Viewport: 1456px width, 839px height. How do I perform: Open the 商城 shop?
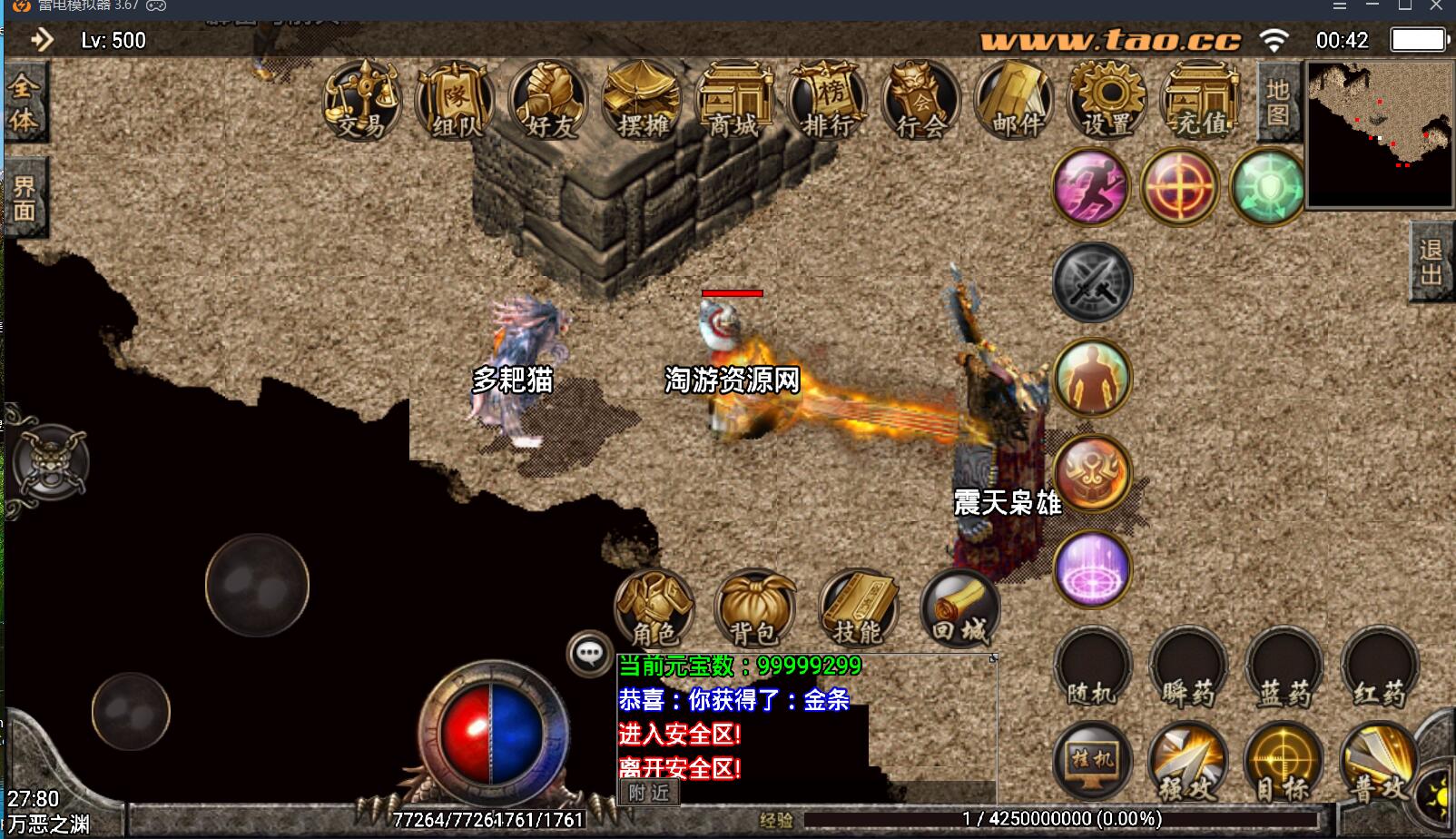[734, 101]
